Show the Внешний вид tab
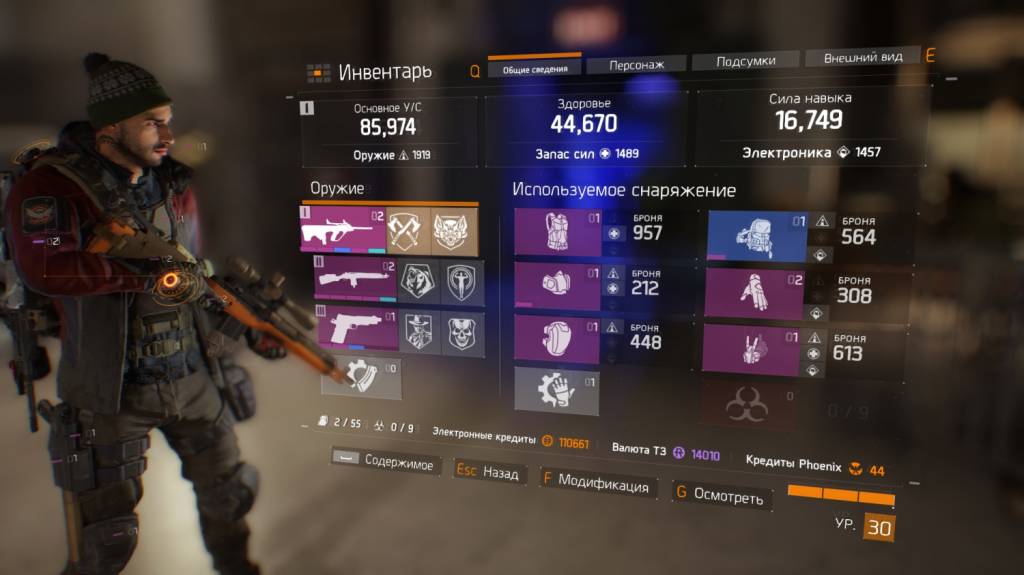This screenshot has width=1024, height=575. [862, 58]
